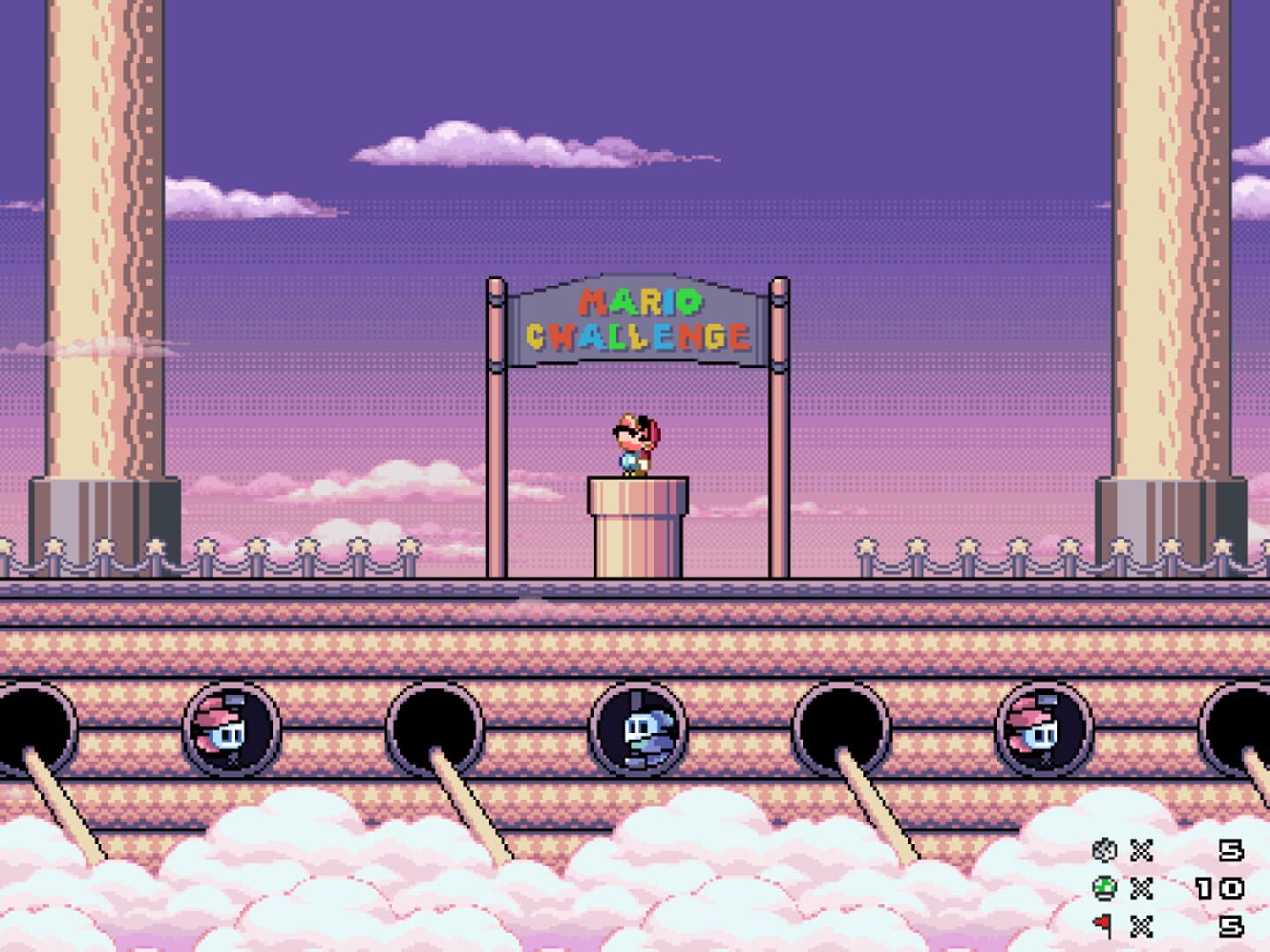
Task: Expand the Mario Challenge banner sign
Action: (x=637, y=322)
